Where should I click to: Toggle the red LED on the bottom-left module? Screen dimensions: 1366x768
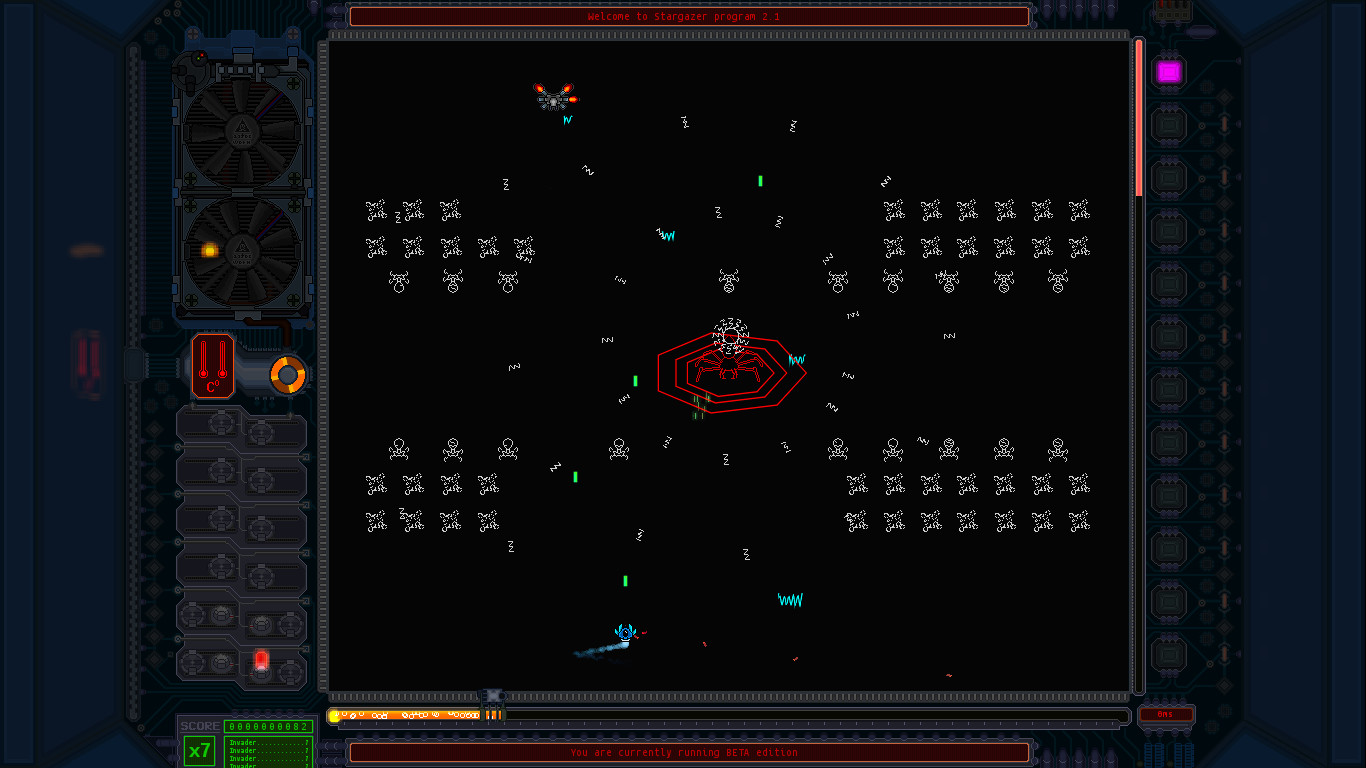point(261,660)
